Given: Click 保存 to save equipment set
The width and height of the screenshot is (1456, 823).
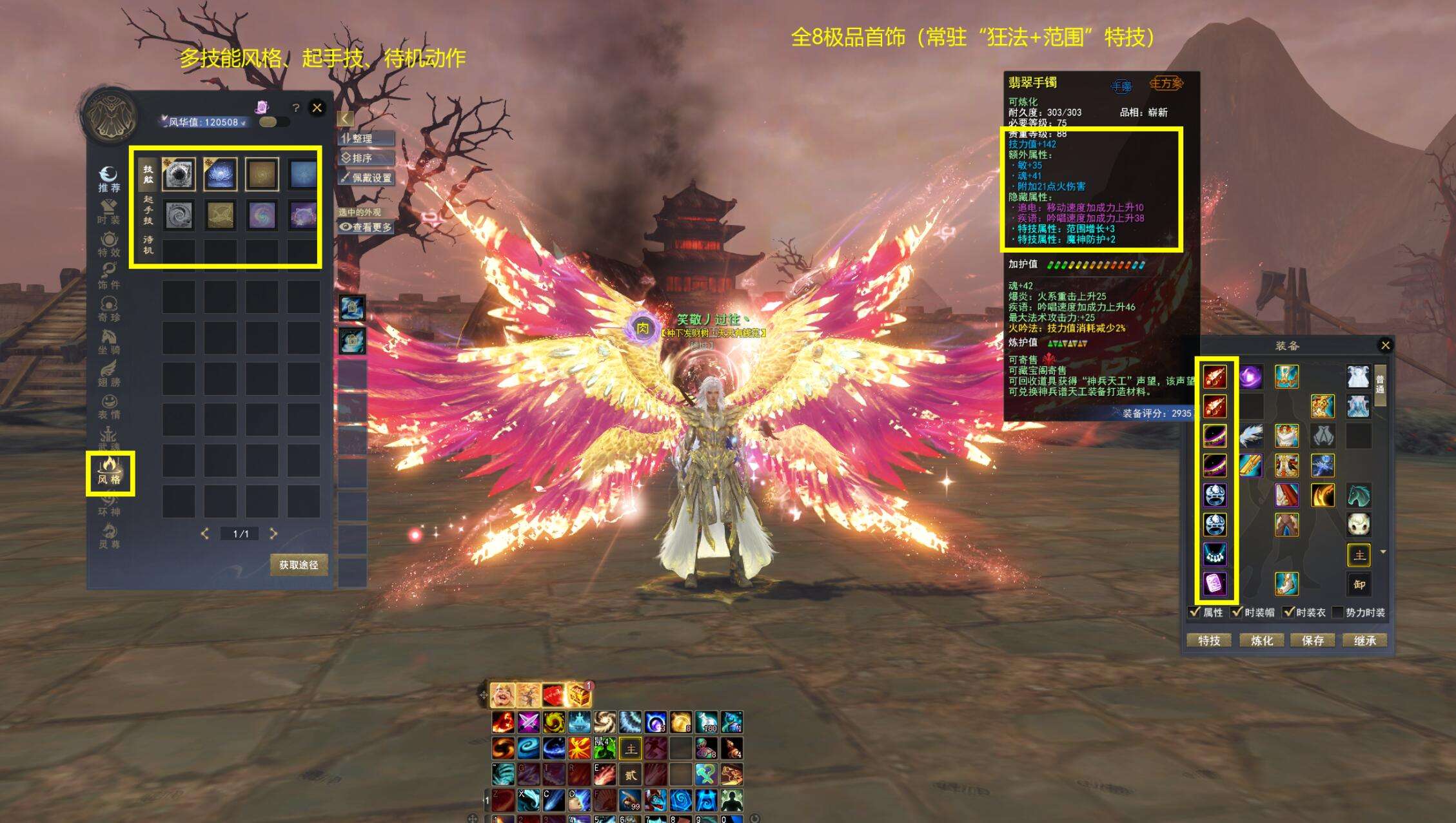Looking at the screenshot, I should tap(1313, 640).
